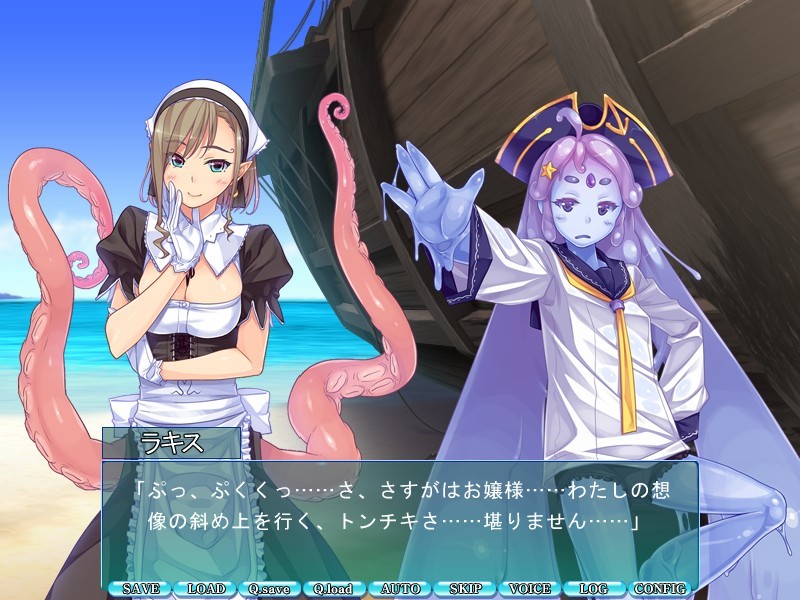Screen dimensions: 800x600
Task: Open the LOAD menu
Action: 206,589
